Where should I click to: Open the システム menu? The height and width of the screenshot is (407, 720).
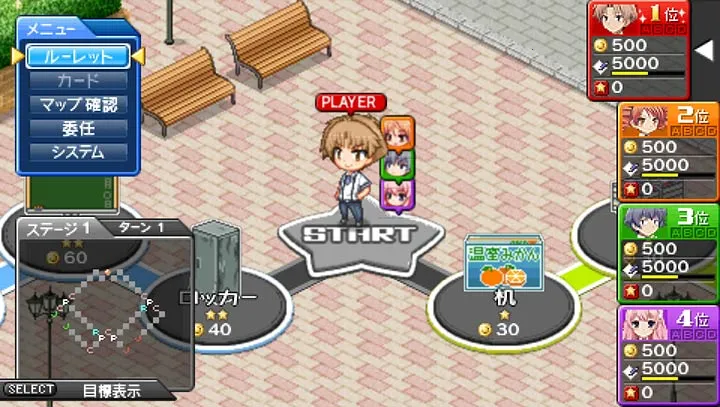click(x=77, y=152)
